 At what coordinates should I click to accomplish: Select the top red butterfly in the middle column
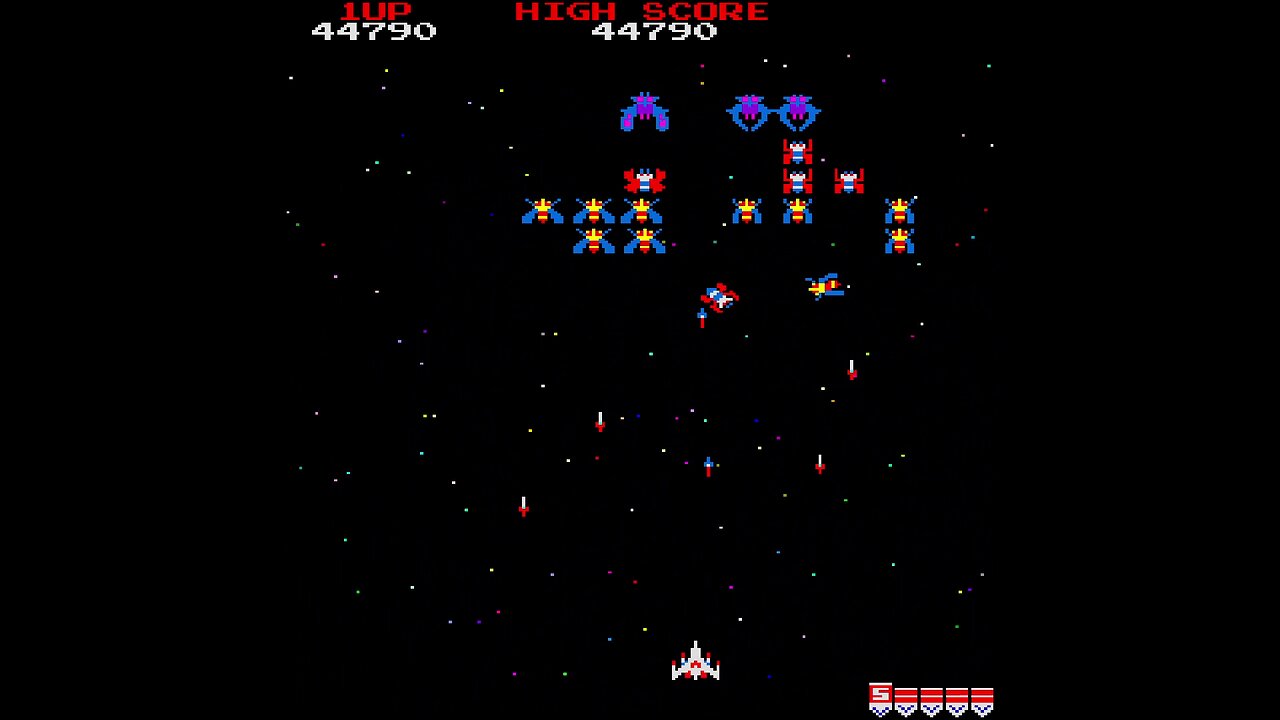coord(797,149)
